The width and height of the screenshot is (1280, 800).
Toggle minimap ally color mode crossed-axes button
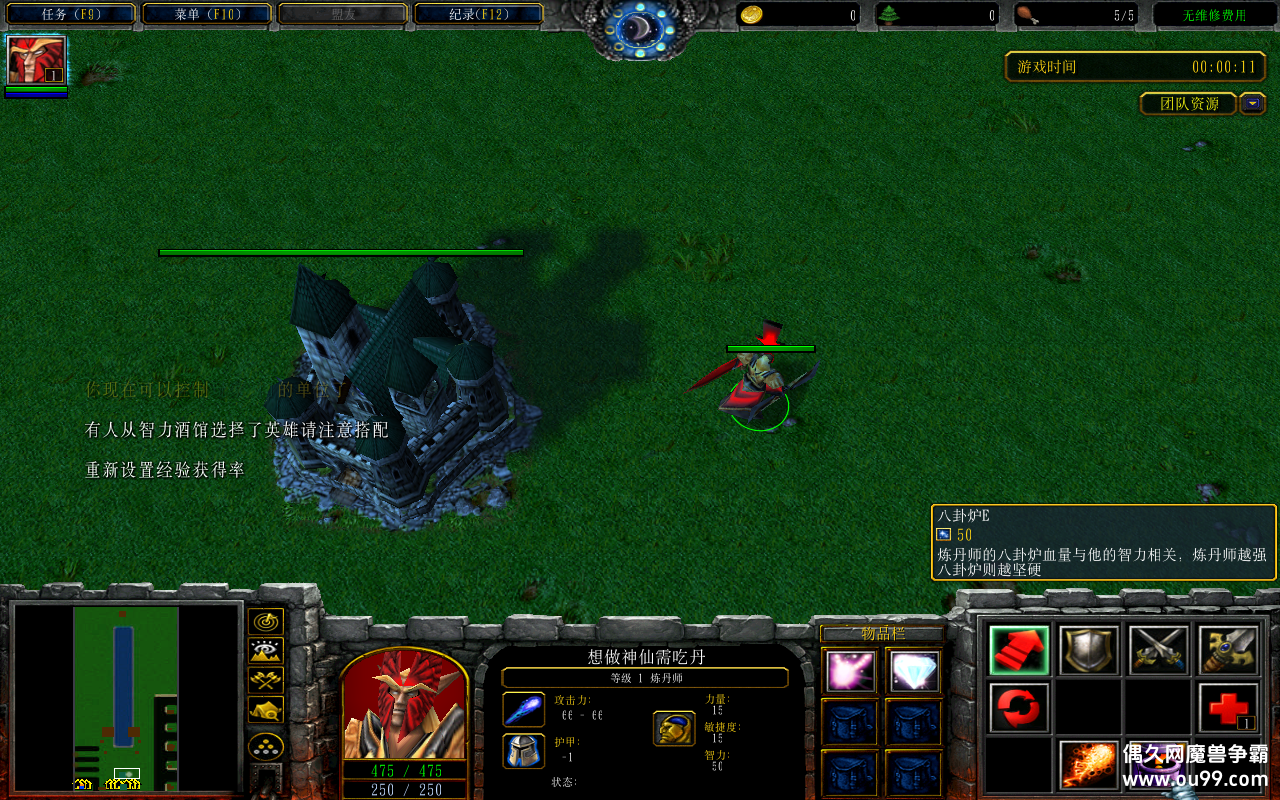265,681
